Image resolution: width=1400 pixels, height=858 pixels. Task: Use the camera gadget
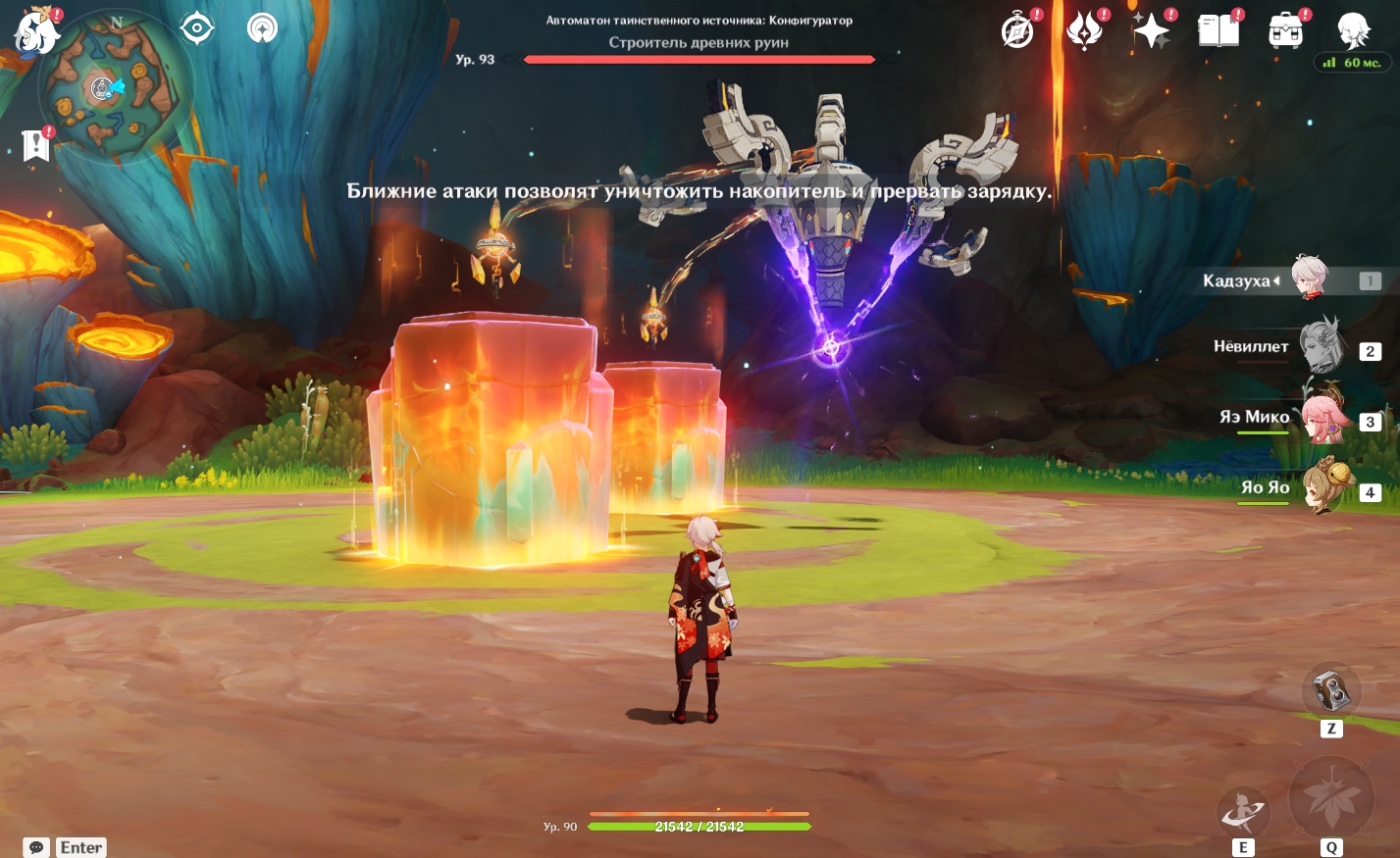coord(1330,691)
